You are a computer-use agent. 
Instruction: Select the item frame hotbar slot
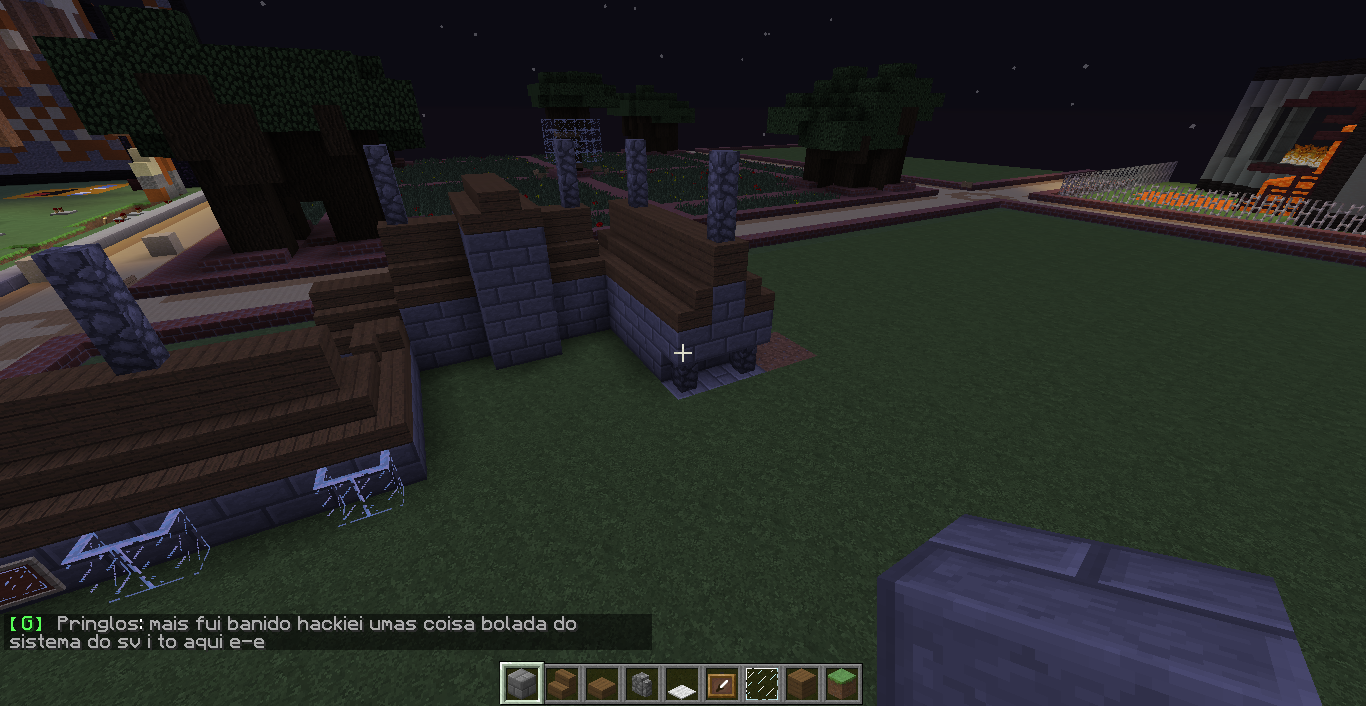[x=721, y=684]
